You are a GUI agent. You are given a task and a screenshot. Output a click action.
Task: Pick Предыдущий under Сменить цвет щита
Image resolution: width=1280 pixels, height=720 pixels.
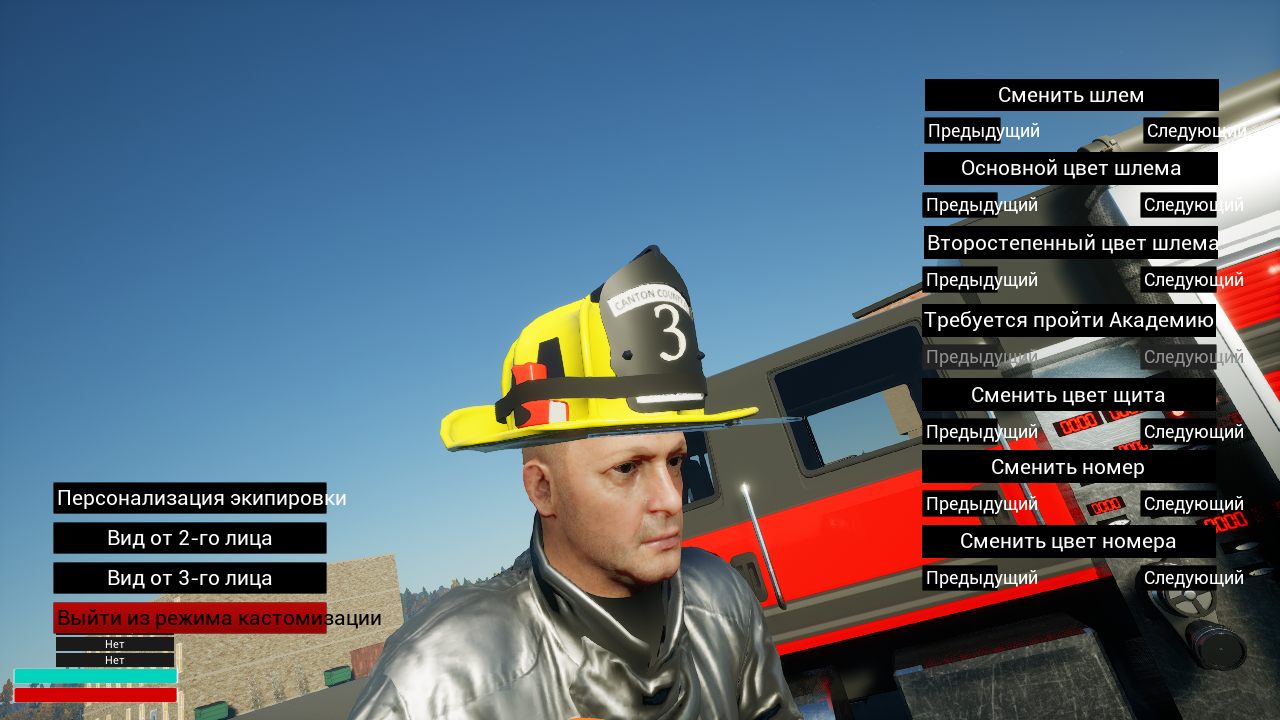960,432
